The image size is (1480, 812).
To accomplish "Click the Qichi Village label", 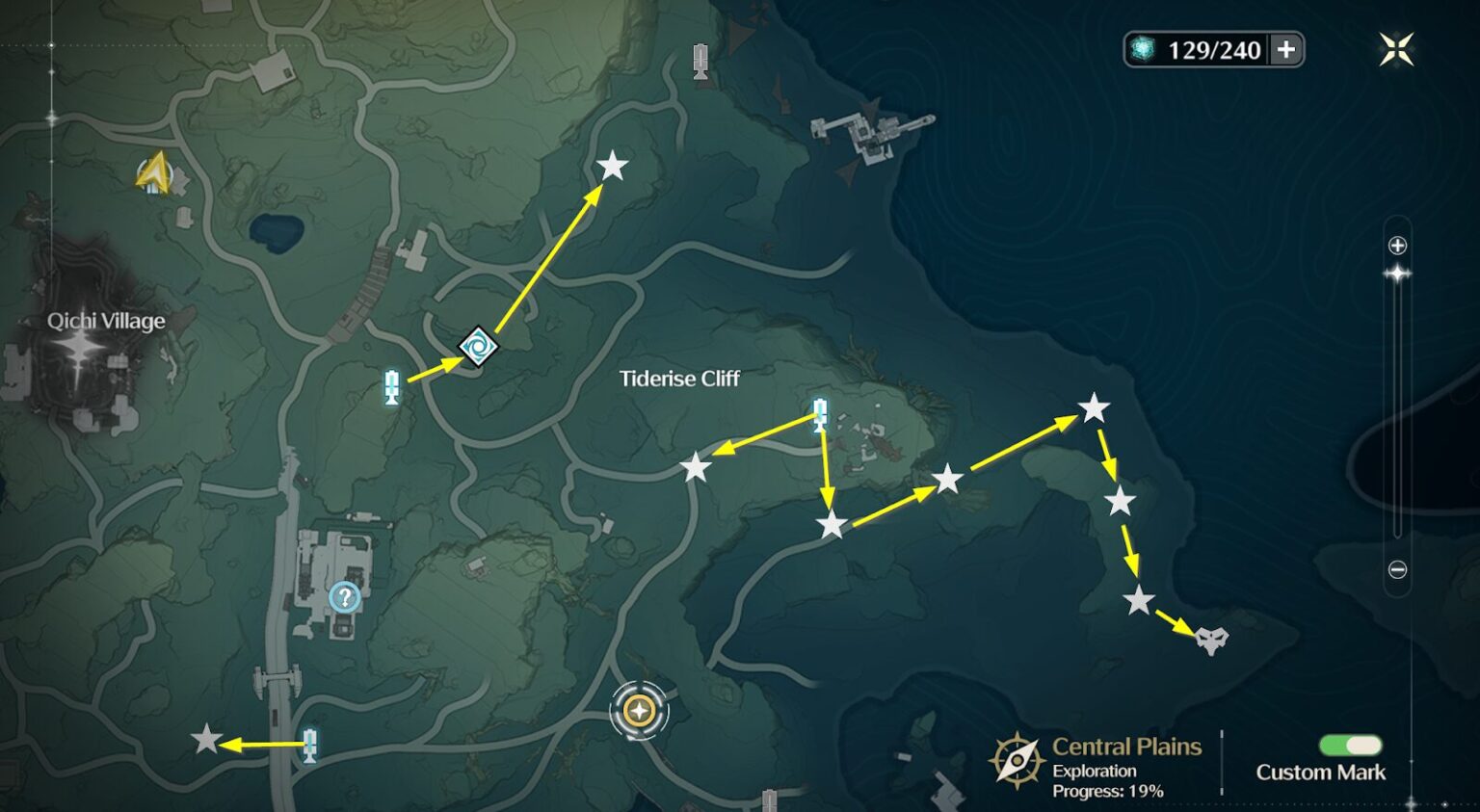I will click(106, 321).
